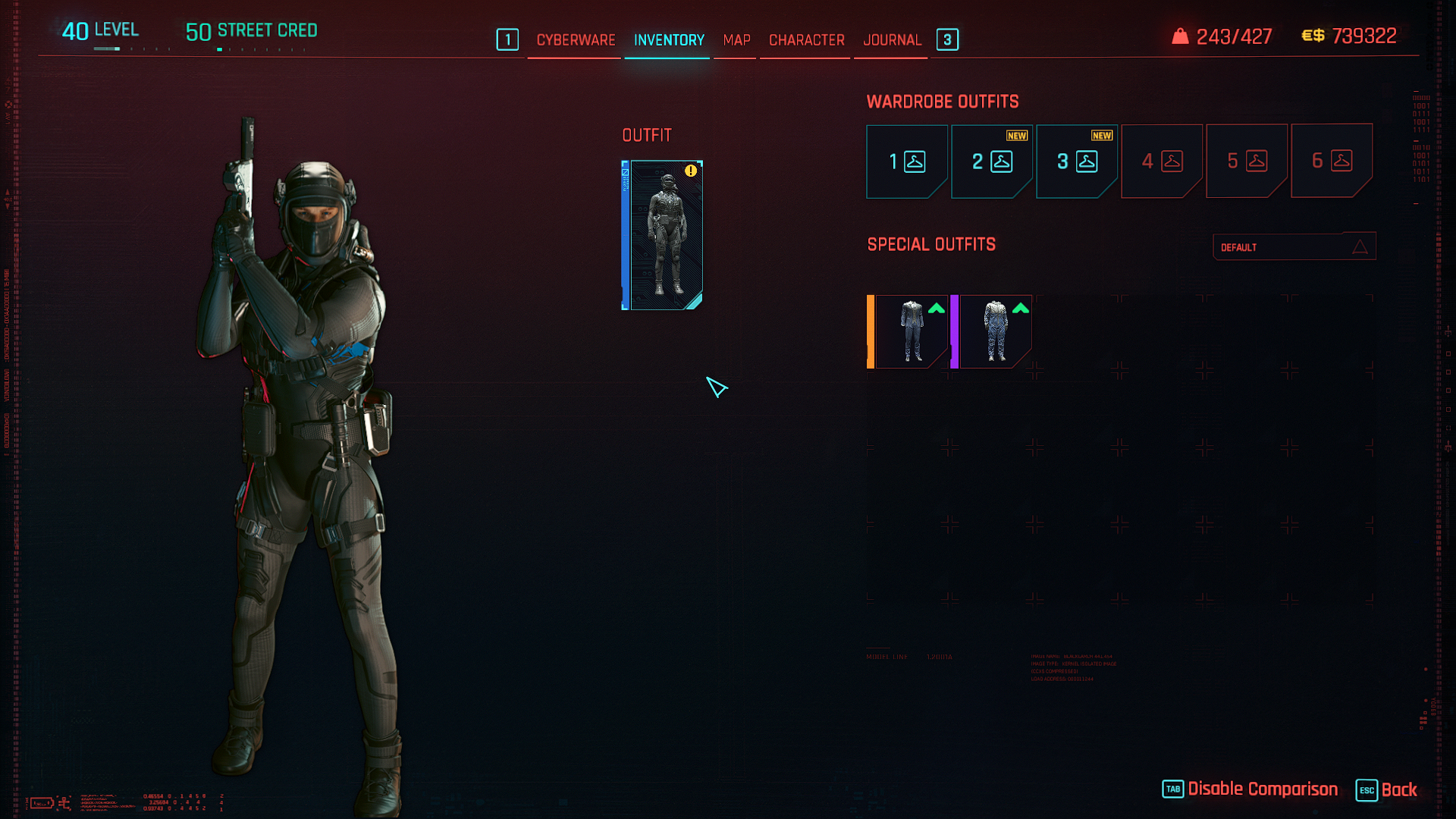
Task: Select the Inventory tab
Action: 669,40
